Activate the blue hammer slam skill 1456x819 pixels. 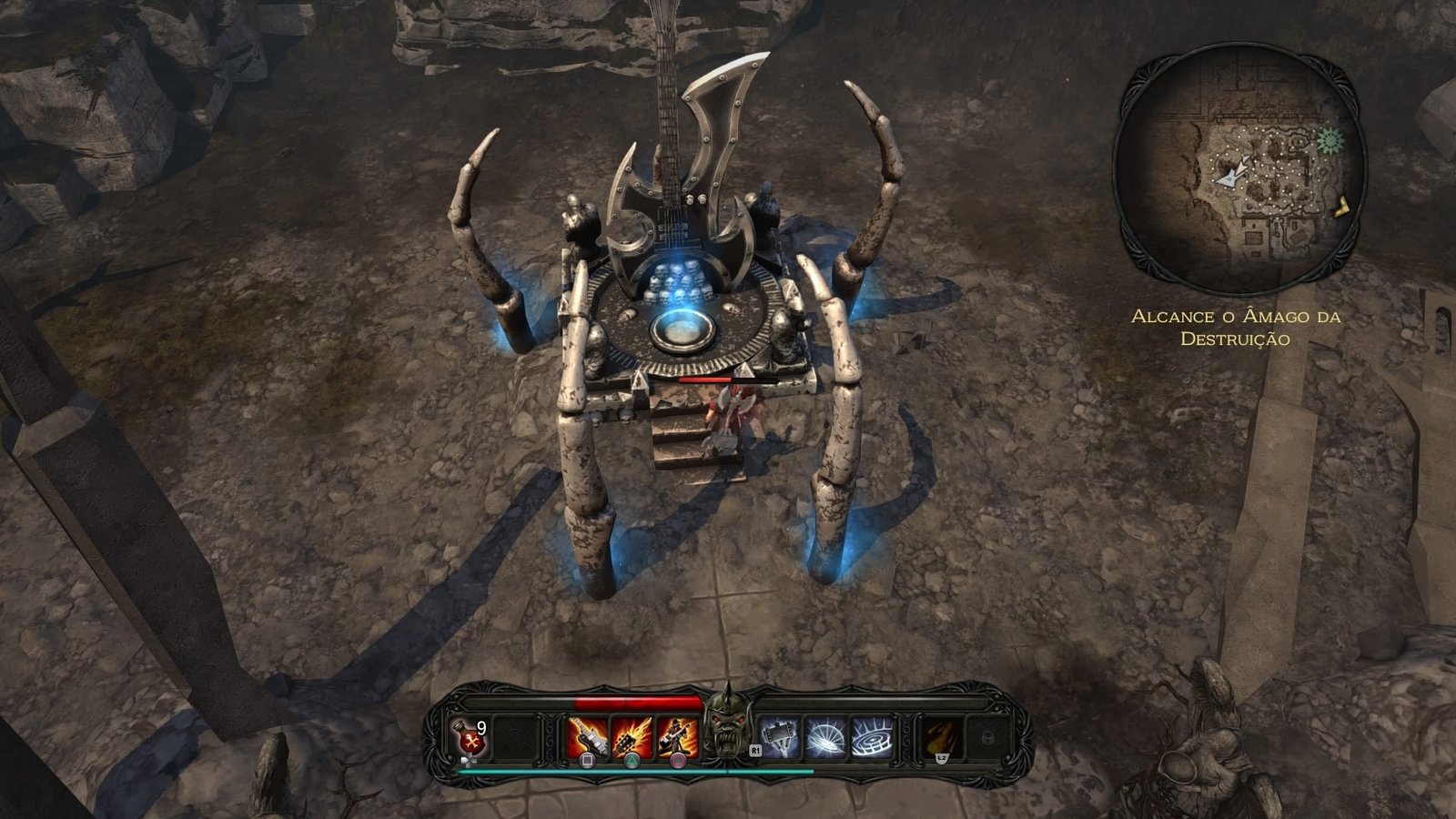(x=780, y=737)
